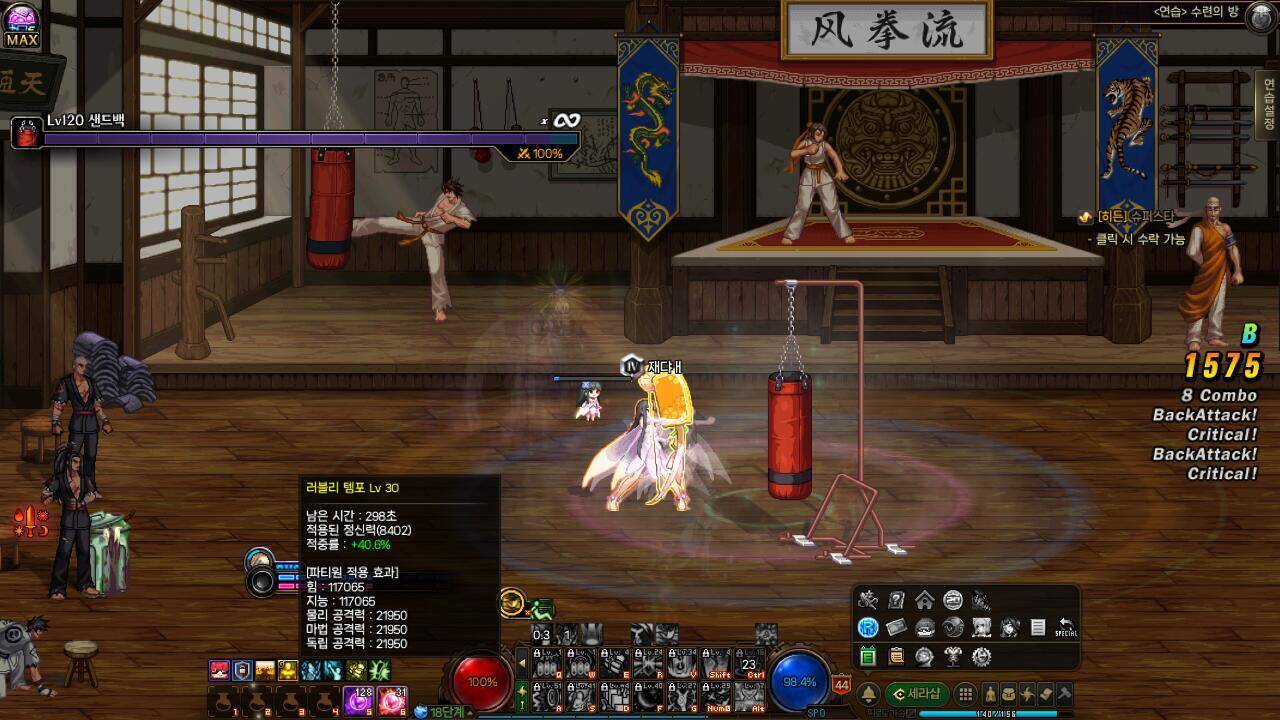Viewport: 1280px width, 720px height.
Task: Click the grid menu icon next to the Sera Shop button
Action: tap(966, 694)
